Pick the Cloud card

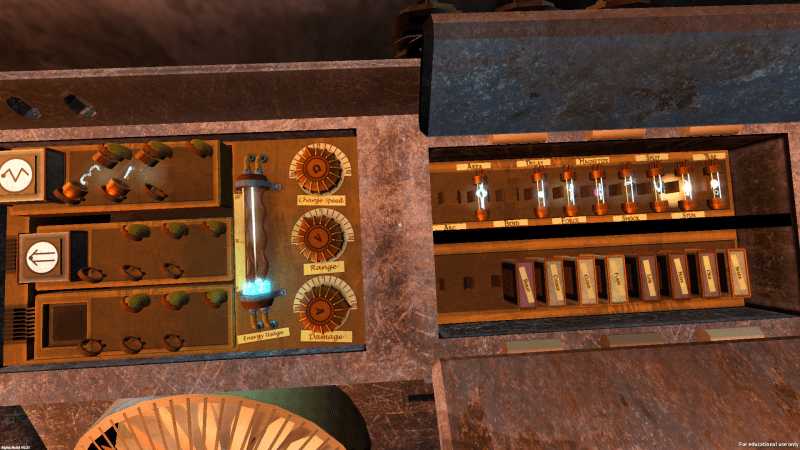pos(586,279)
